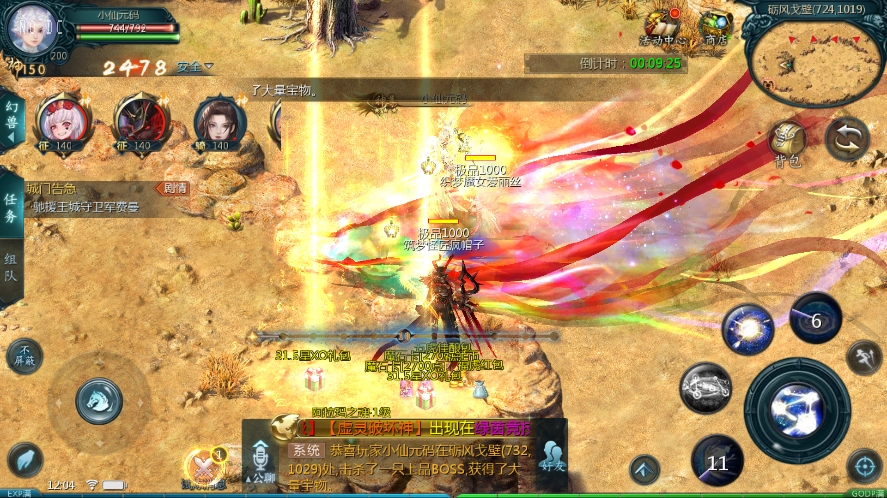Viewport: 887px width, 498px height.
Task: Open the 城门告急 quest tracker entry
Action: [95, 198]
